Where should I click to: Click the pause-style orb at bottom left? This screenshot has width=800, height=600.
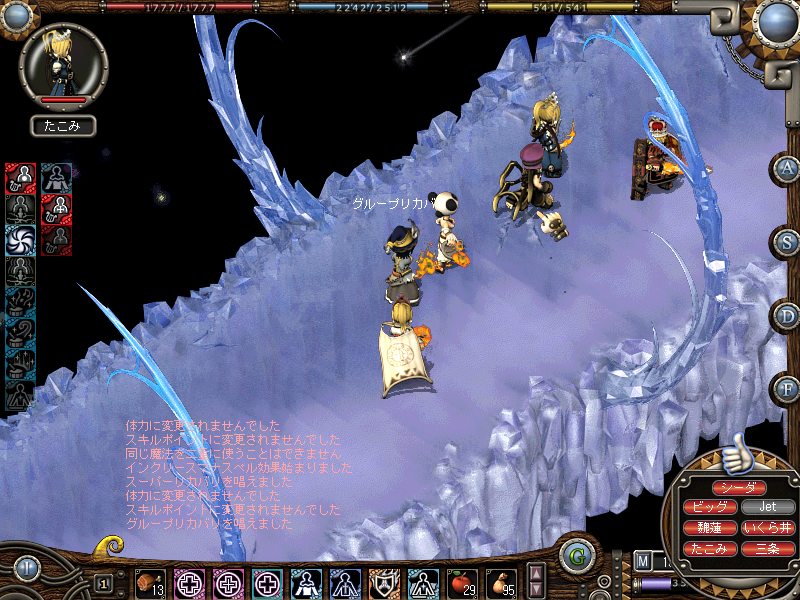27,568
